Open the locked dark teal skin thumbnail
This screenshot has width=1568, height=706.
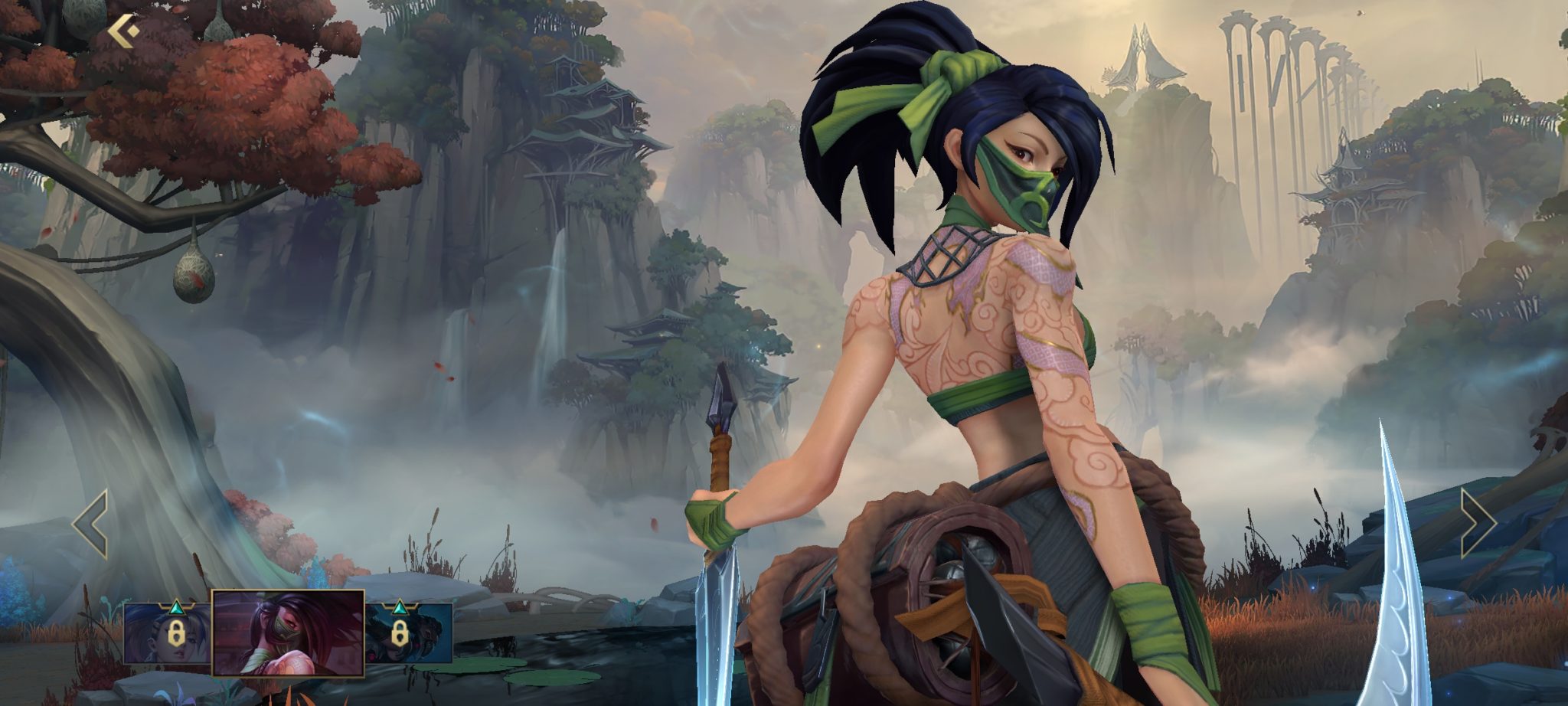tap(409, 633)
